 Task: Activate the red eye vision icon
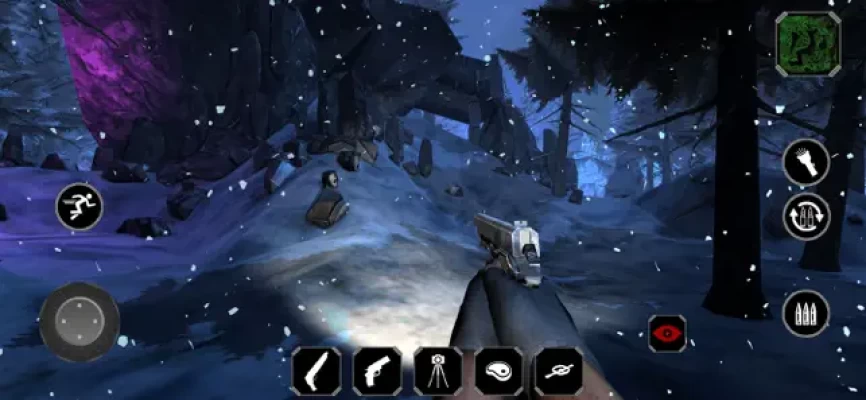click(667, 333)
